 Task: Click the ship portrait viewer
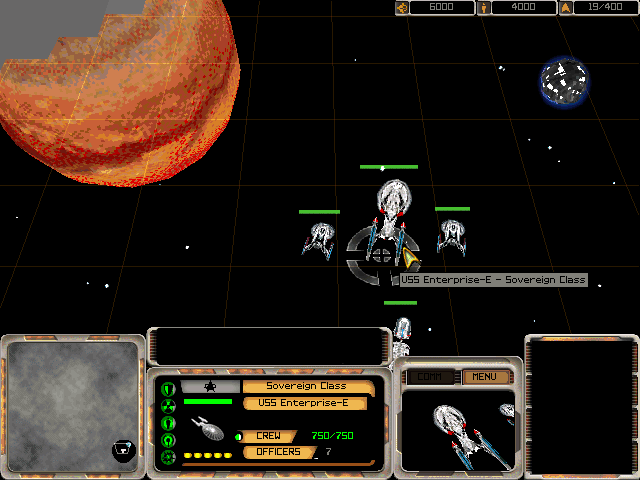point(458,427)
